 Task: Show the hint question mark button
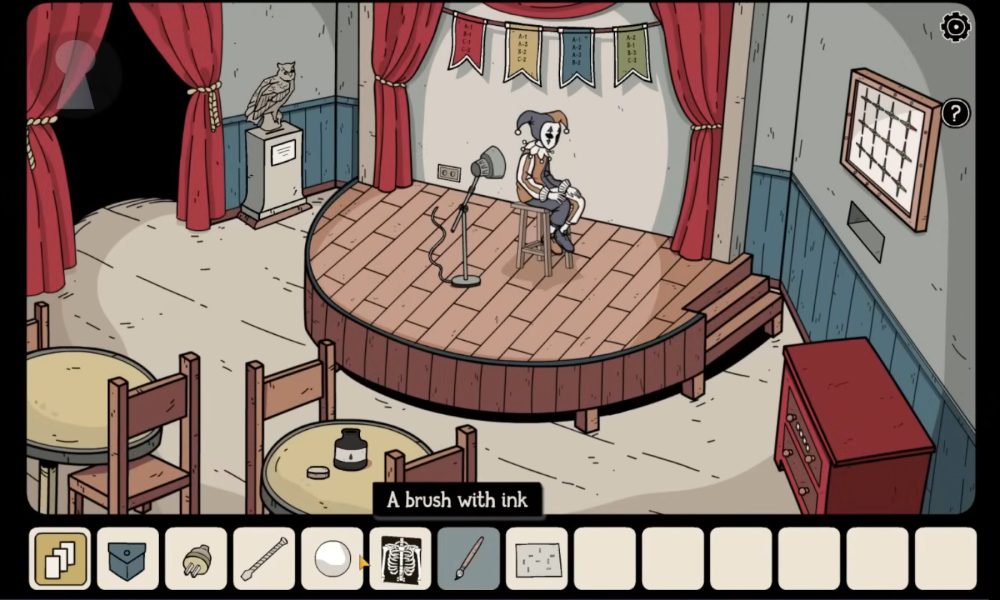click(955, 113)
